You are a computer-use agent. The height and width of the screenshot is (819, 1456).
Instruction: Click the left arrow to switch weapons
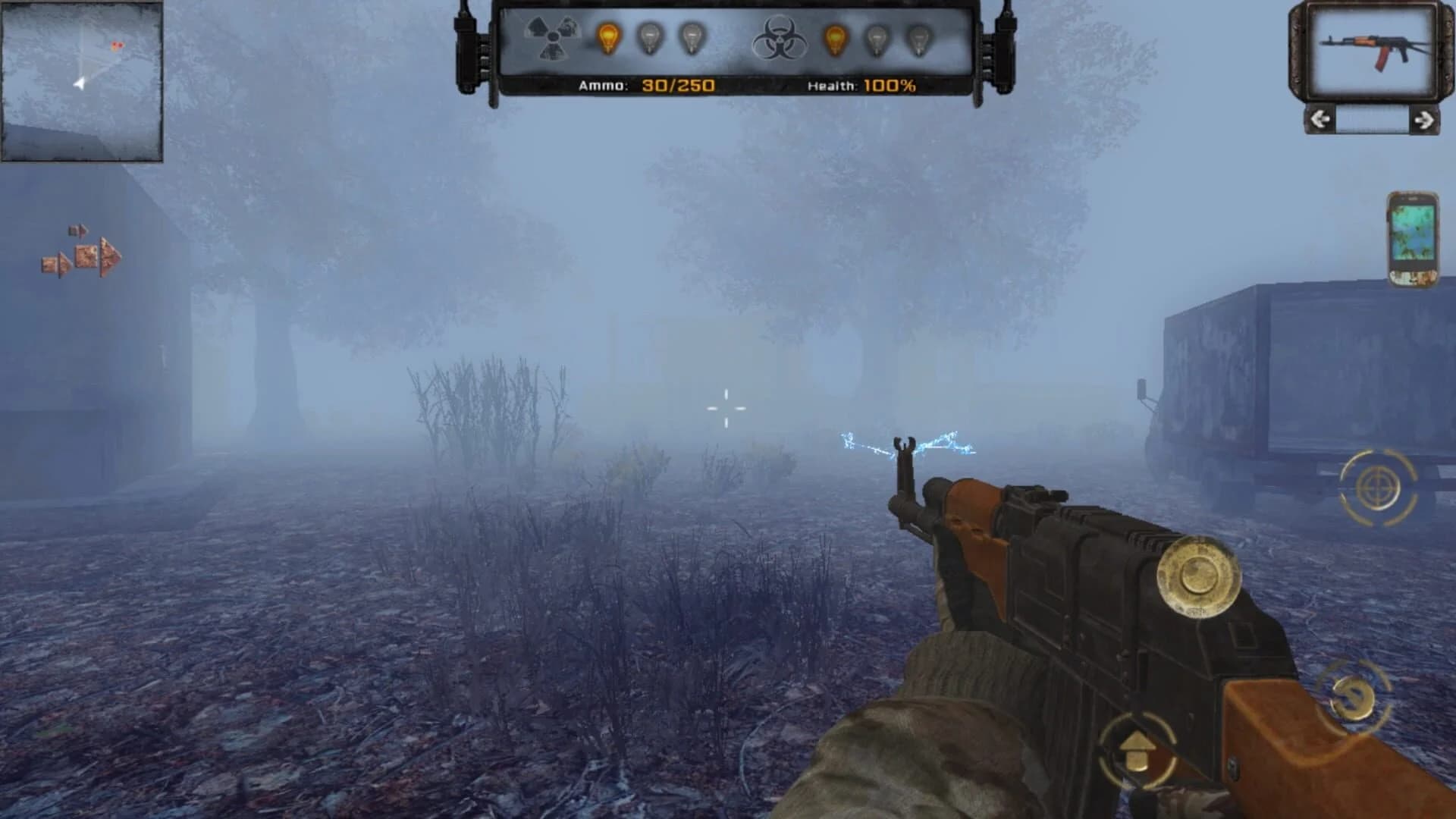point(1319,120)
